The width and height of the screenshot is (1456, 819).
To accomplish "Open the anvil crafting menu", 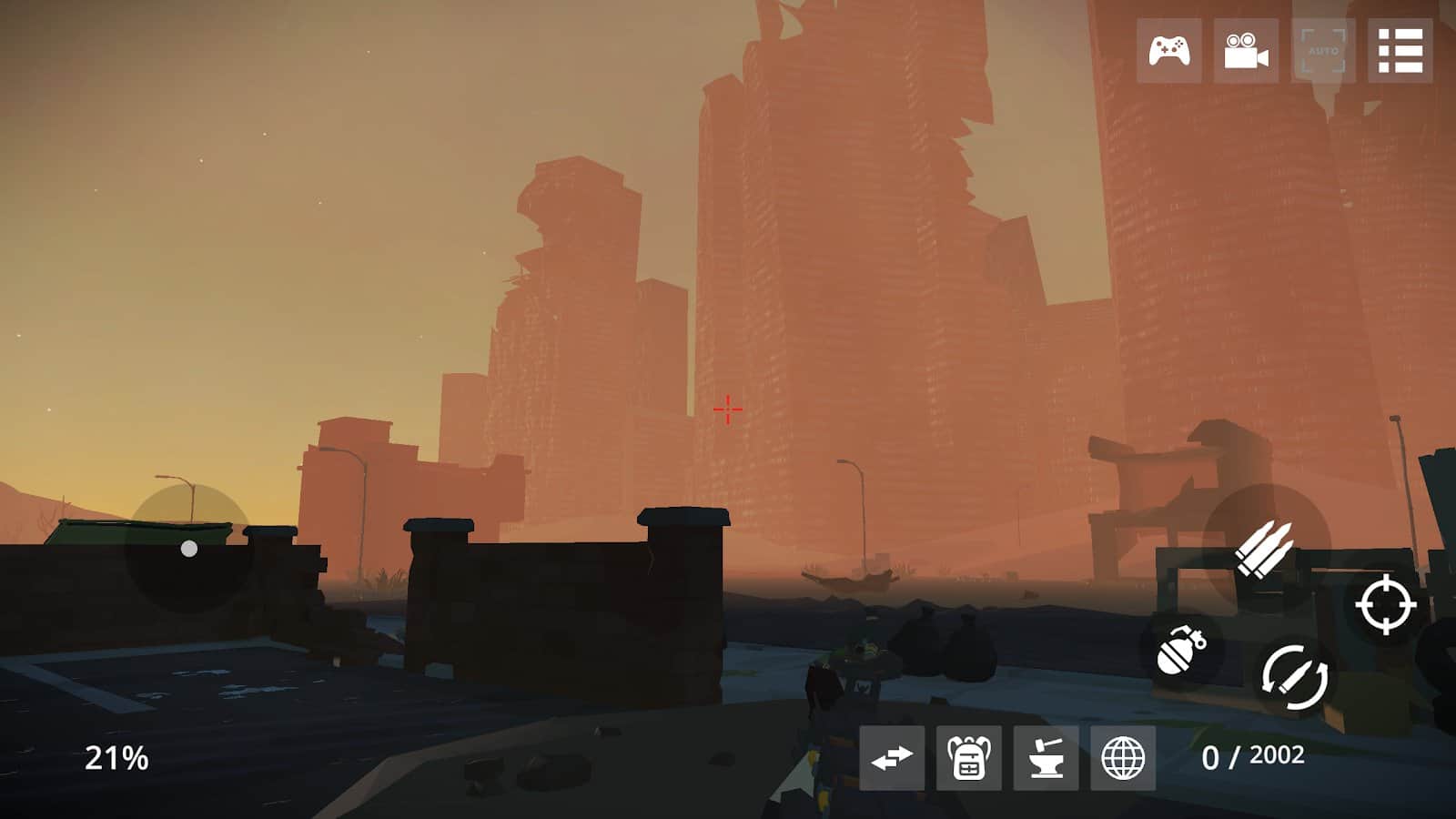I will tap(1046, 758).
